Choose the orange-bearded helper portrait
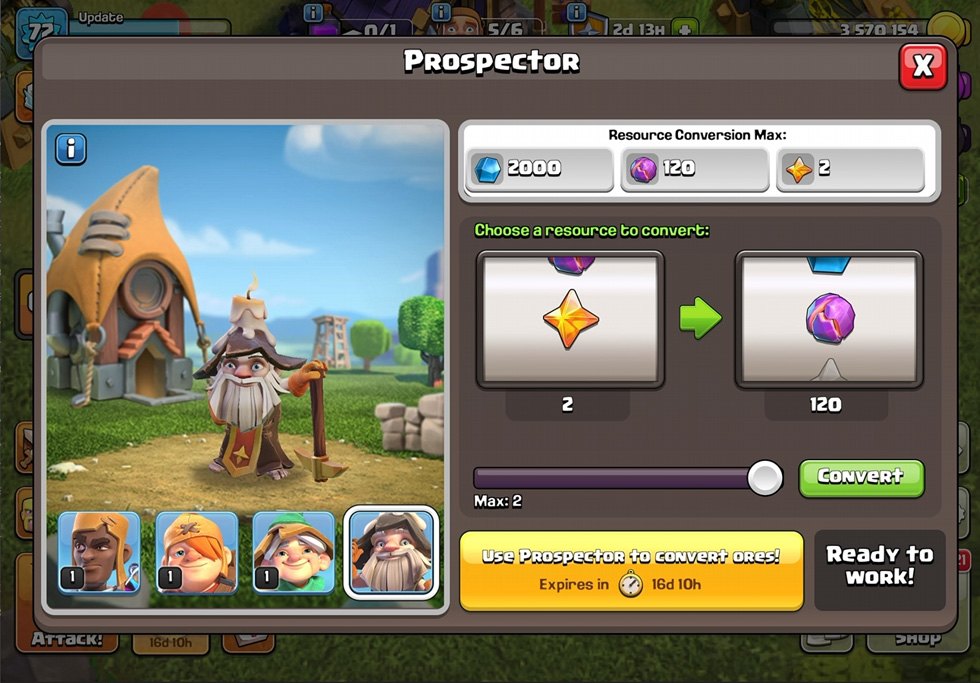Screen dimensions: 980x683 click(196, 552)
